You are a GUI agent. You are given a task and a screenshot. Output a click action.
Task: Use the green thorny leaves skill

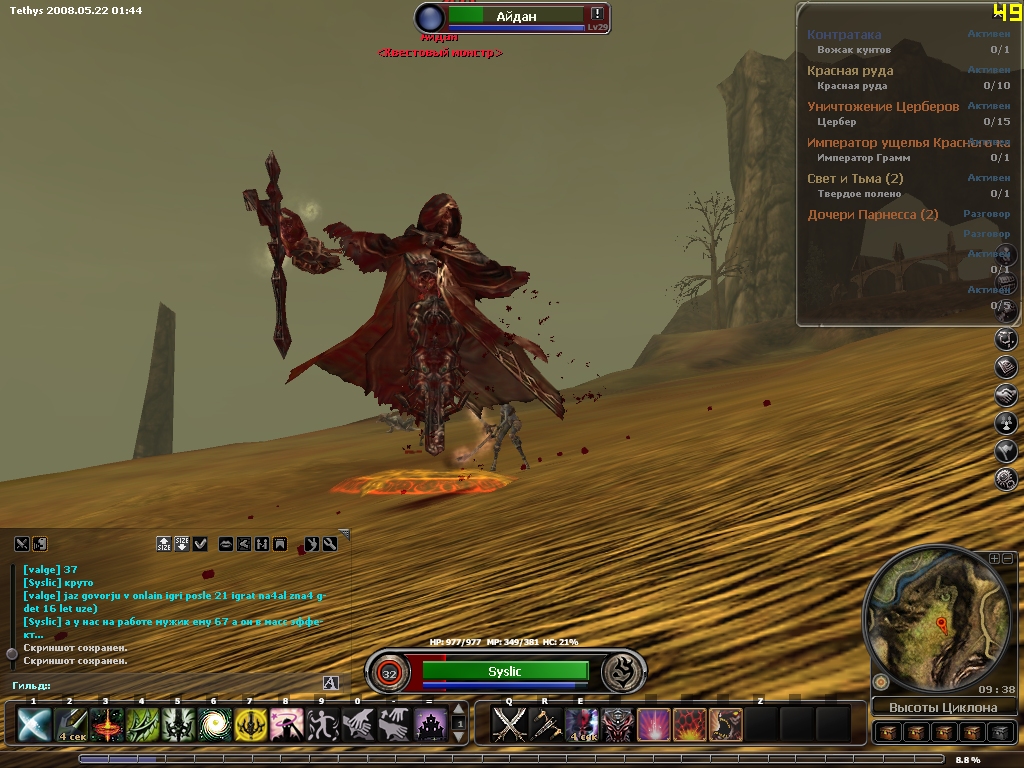pos(142,723)
